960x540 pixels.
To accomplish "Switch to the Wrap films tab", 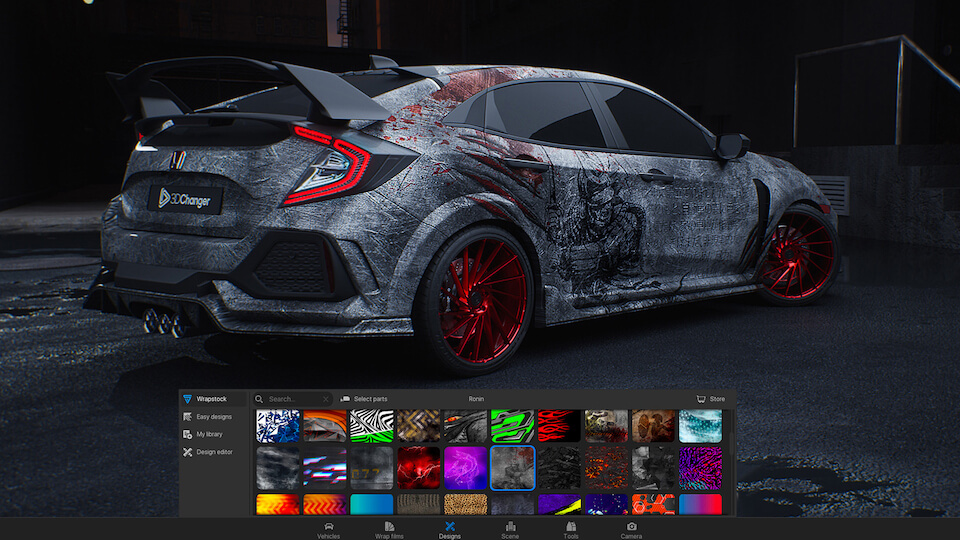I will pos(389,529).
